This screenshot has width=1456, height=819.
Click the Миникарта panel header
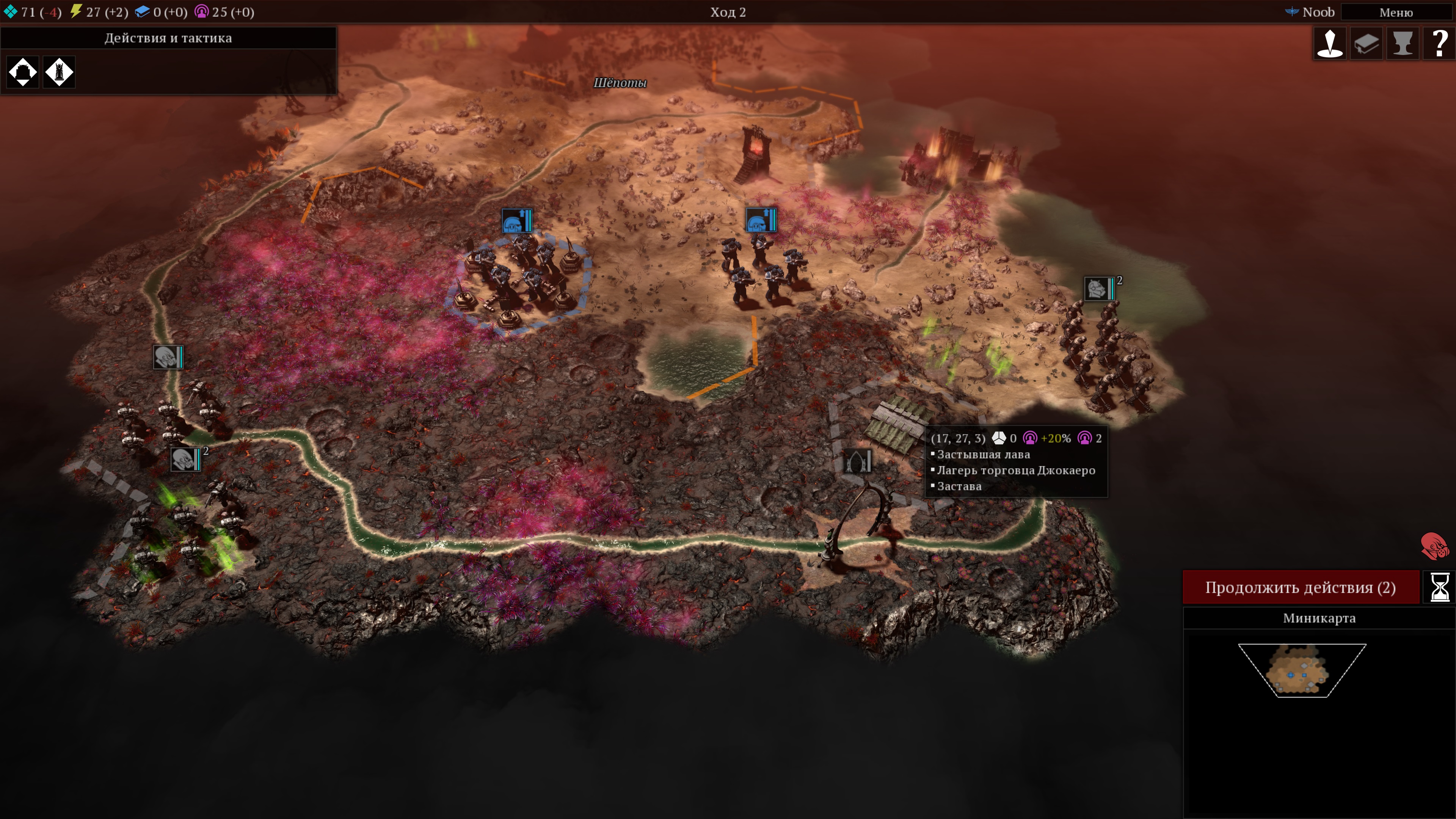1319,618
